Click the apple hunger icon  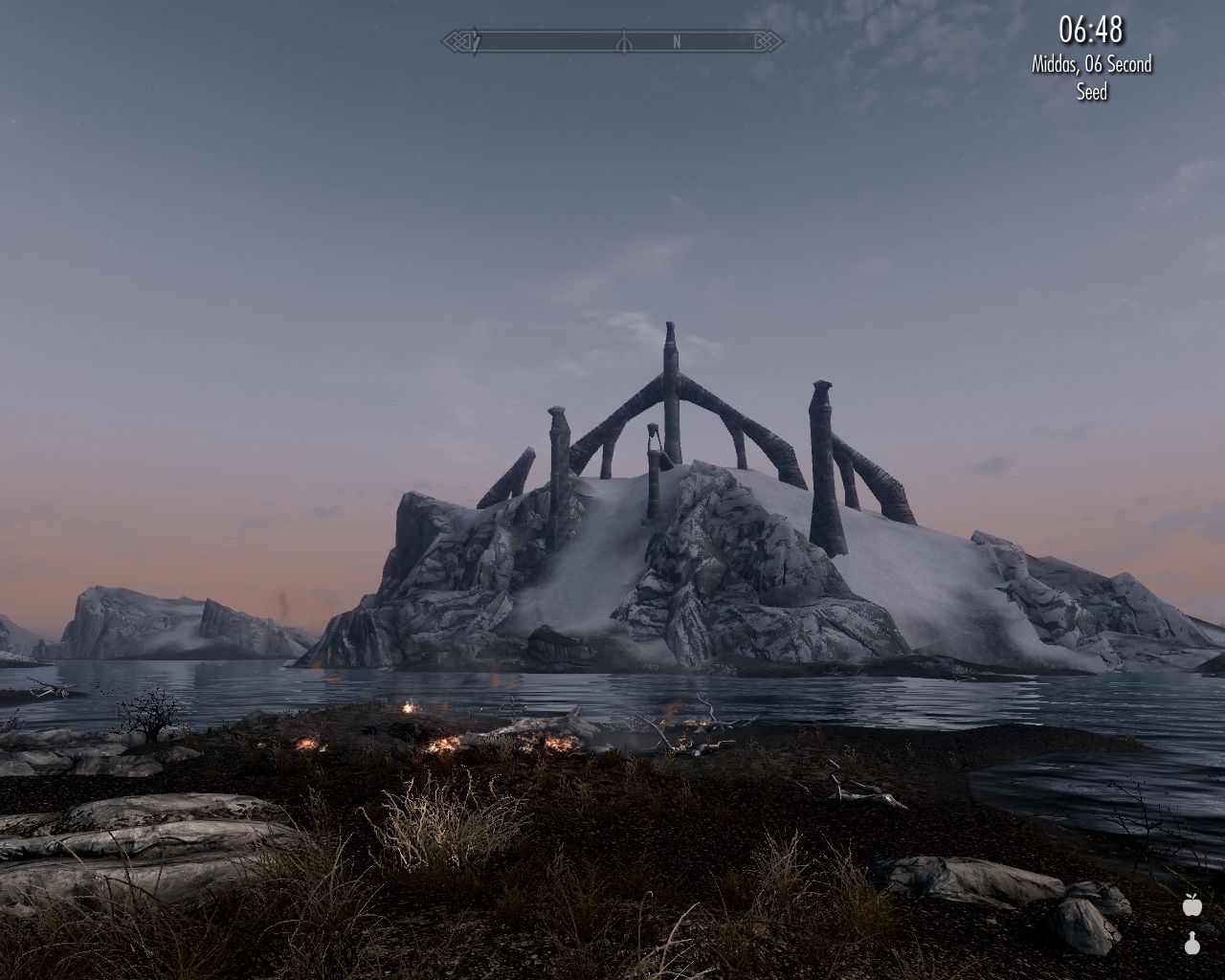(x=1192, y=904)
